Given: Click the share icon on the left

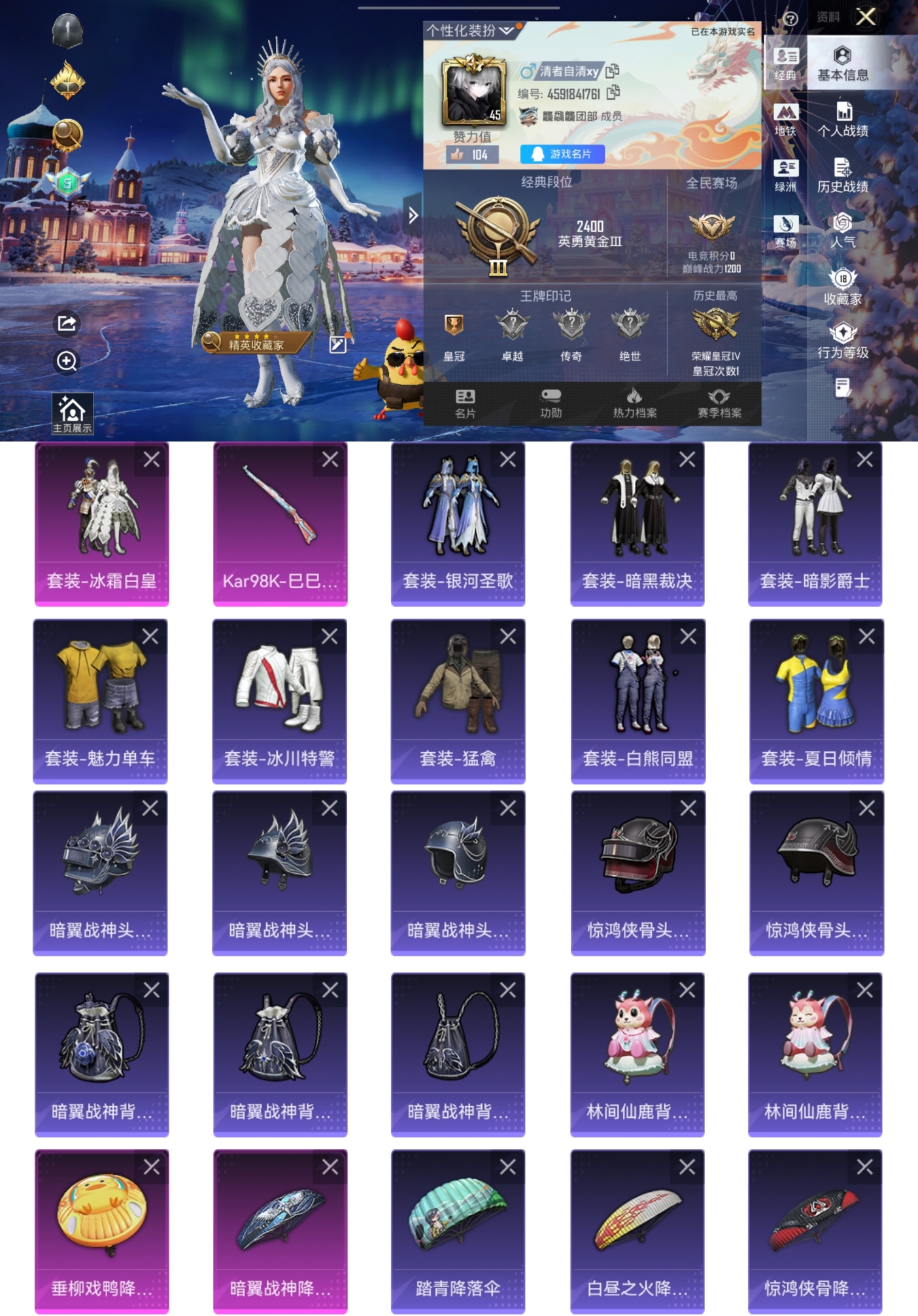Looking at the screenshot, I should 65,324.
